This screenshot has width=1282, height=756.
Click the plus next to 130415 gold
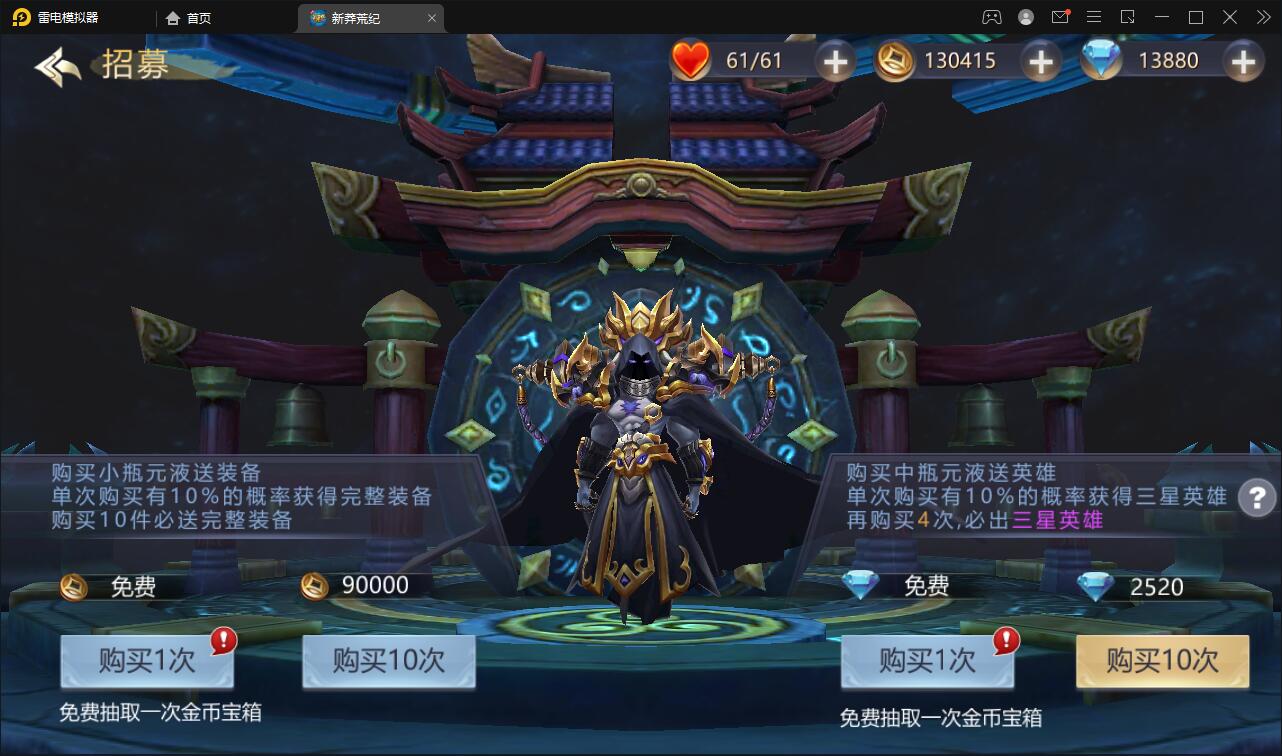pyautogui.click(x=1039, y=61)
